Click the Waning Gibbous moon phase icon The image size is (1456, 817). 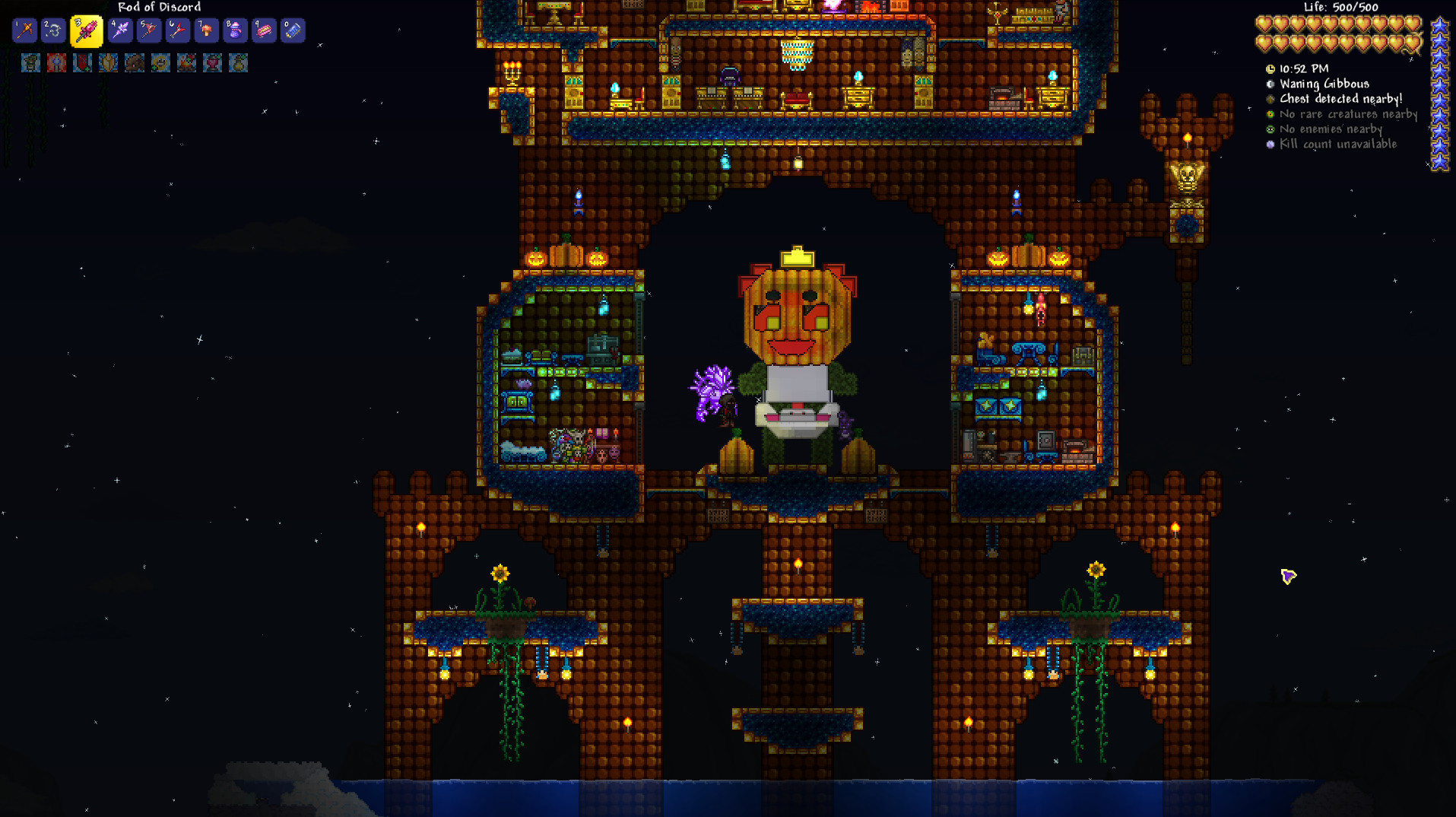[1270, 84]
